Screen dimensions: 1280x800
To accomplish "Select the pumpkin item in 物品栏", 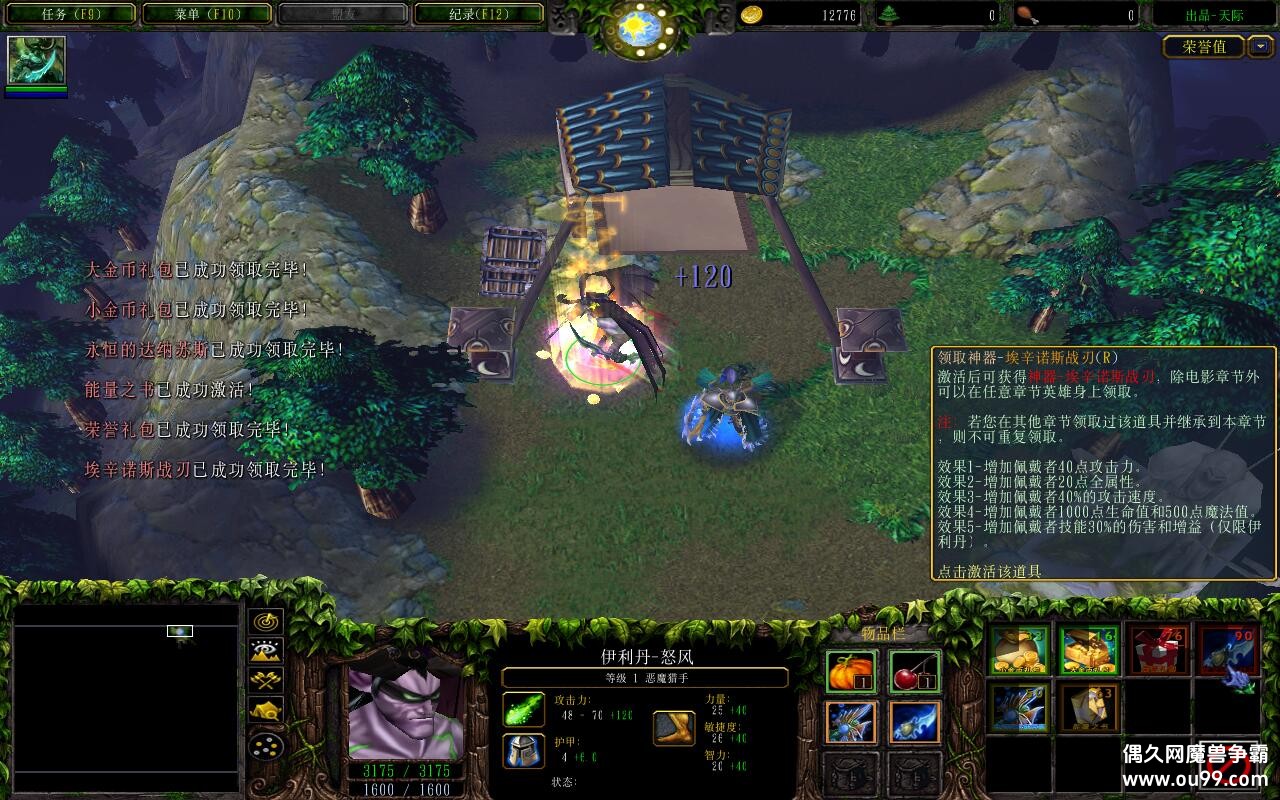I will click(x=849, y=671).
